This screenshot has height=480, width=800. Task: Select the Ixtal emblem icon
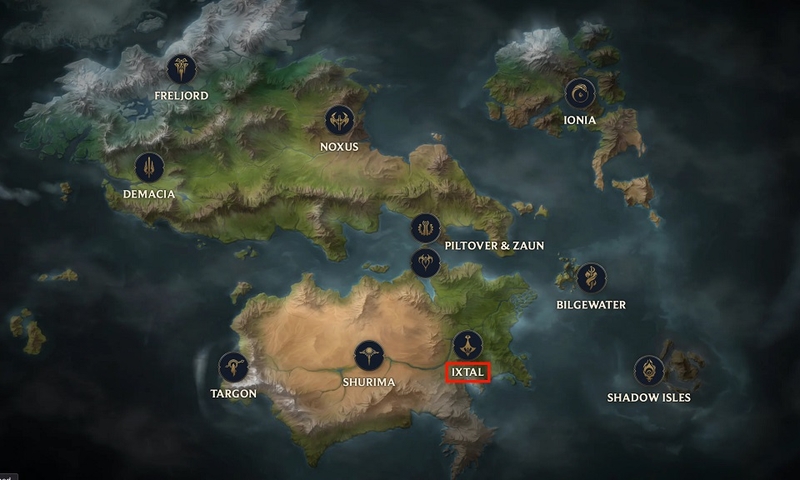pos(467,345)
